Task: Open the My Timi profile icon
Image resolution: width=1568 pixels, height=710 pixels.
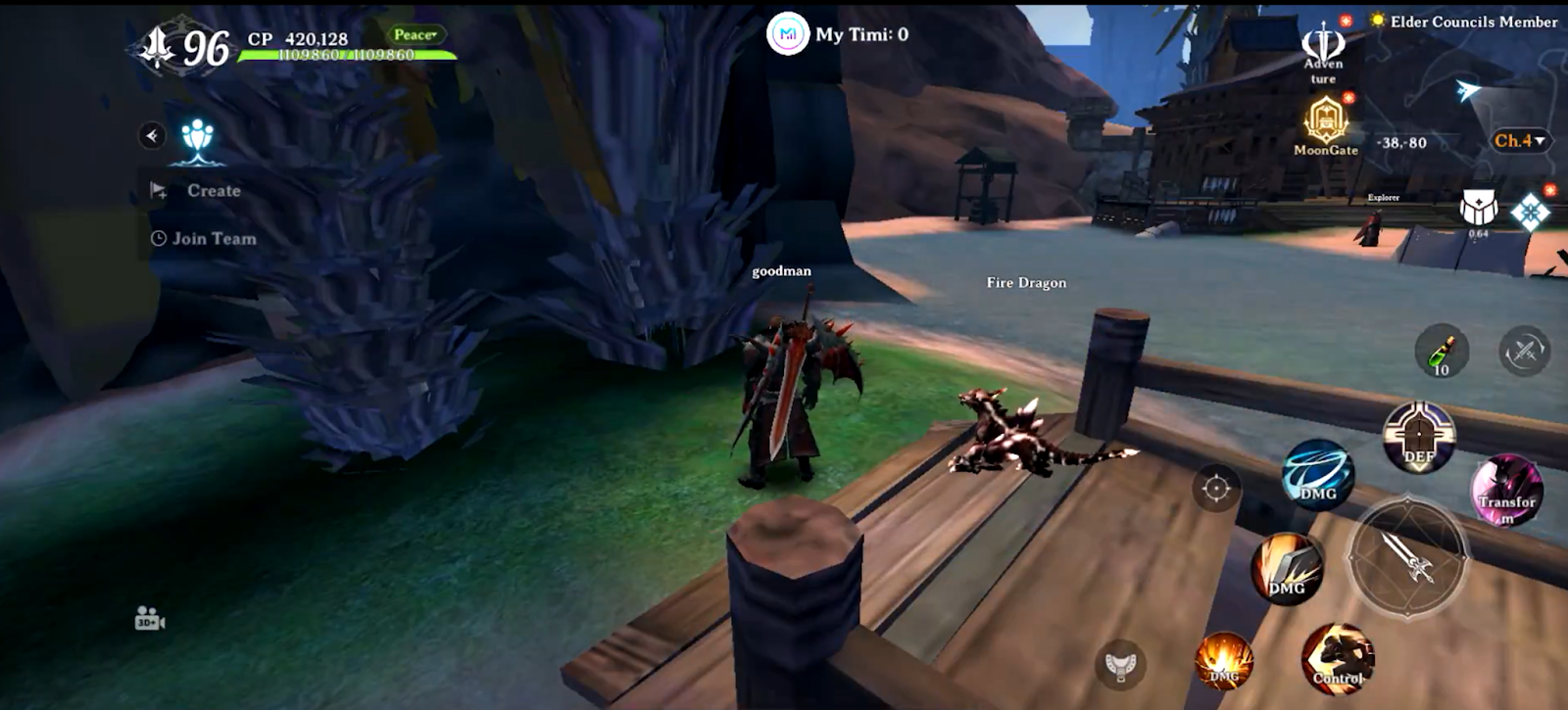Action: (788, 34)
